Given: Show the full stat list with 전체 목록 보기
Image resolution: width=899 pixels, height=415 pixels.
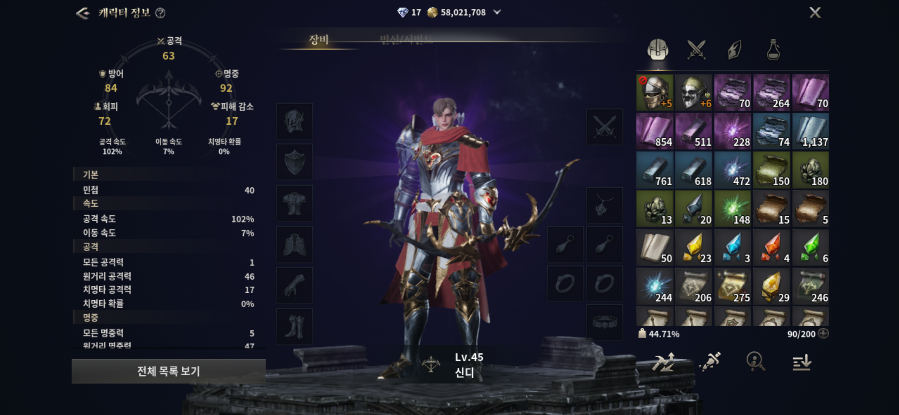Looking at the screenshot, I should [168, 371].
